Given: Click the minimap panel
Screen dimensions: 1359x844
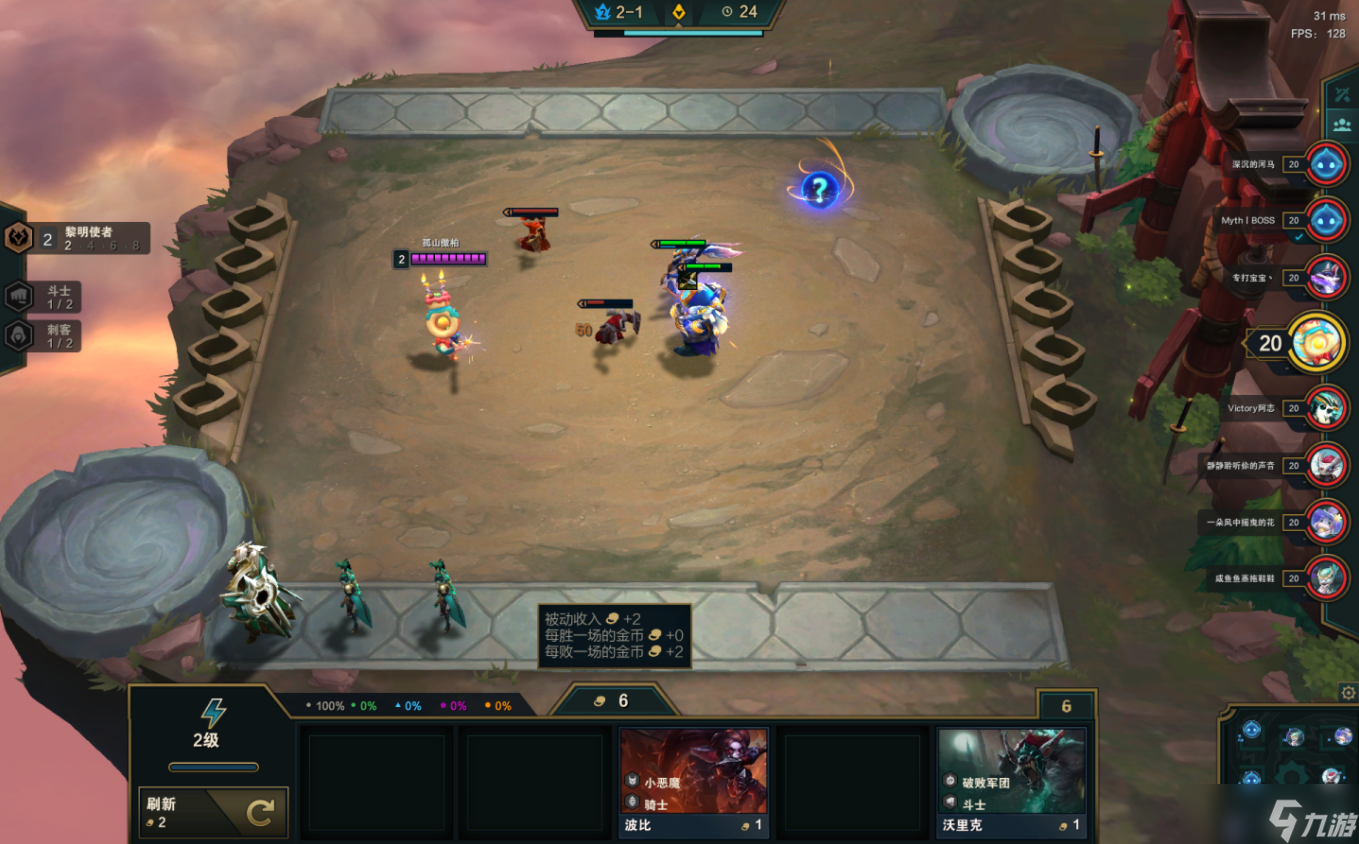Looking at the screenshot, I should click(1292, 760).
